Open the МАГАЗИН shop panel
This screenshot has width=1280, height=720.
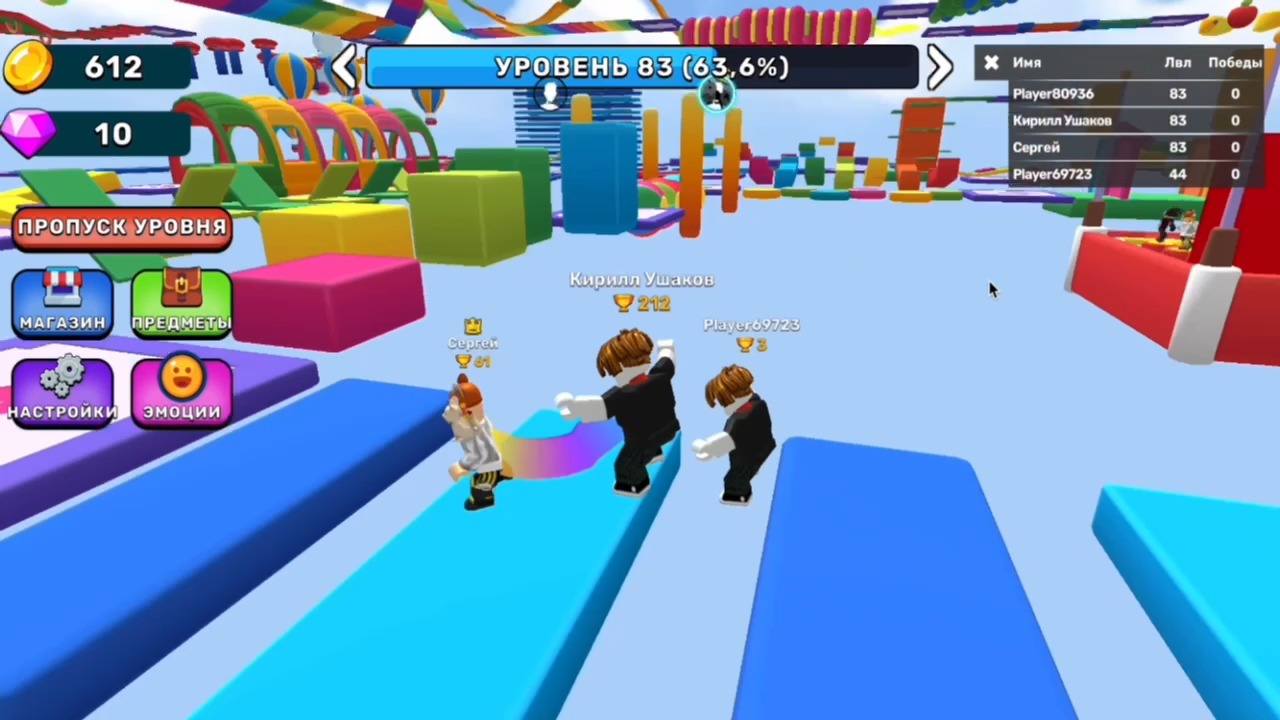click(62, 300)
